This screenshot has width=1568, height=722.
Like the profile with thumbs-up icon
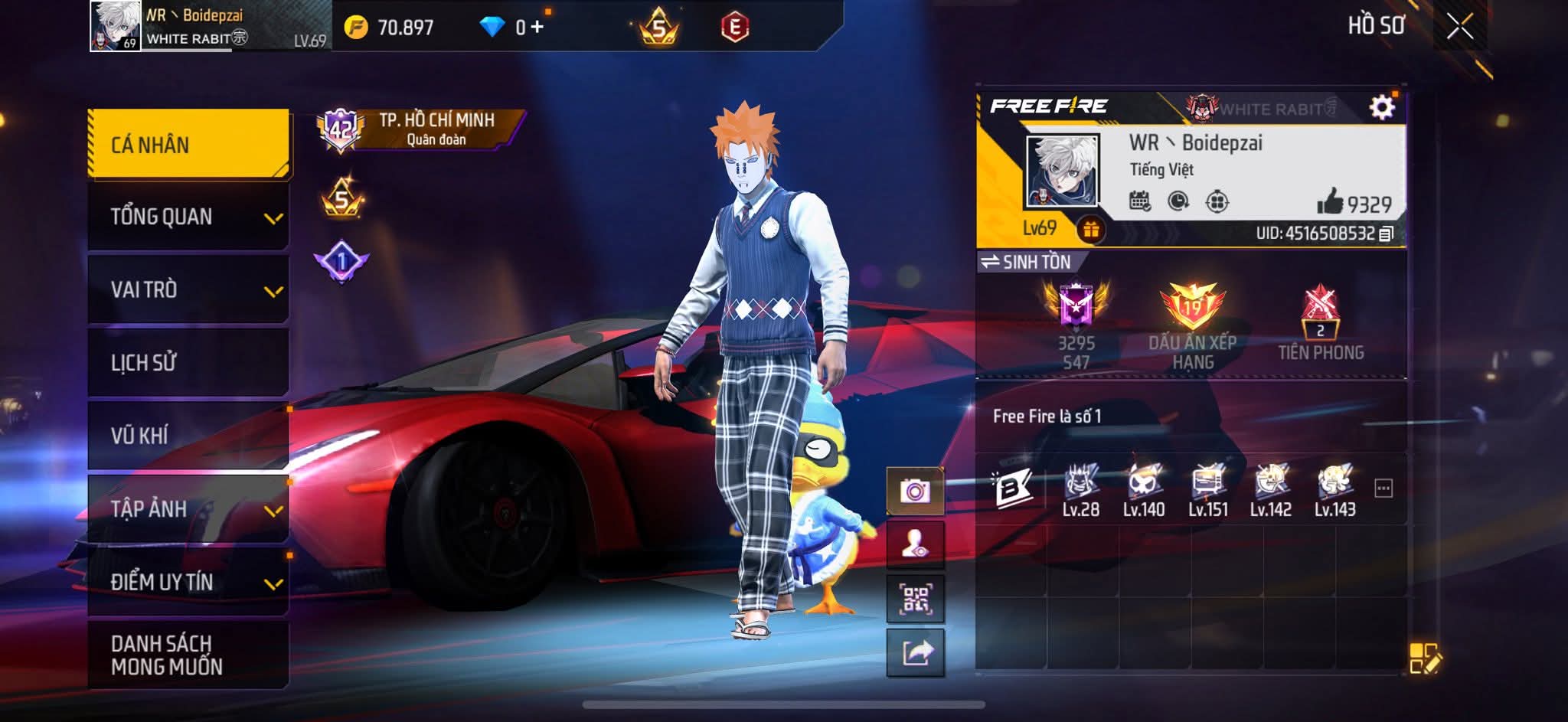point(1330,202)
